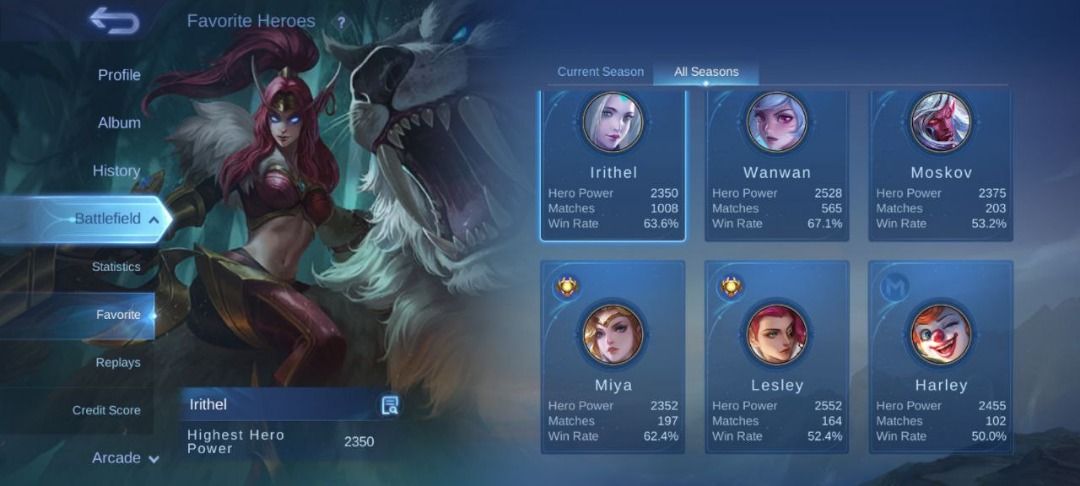Open the Album section
Viewport: 1080px width, 486px height.
pos(119,123)
